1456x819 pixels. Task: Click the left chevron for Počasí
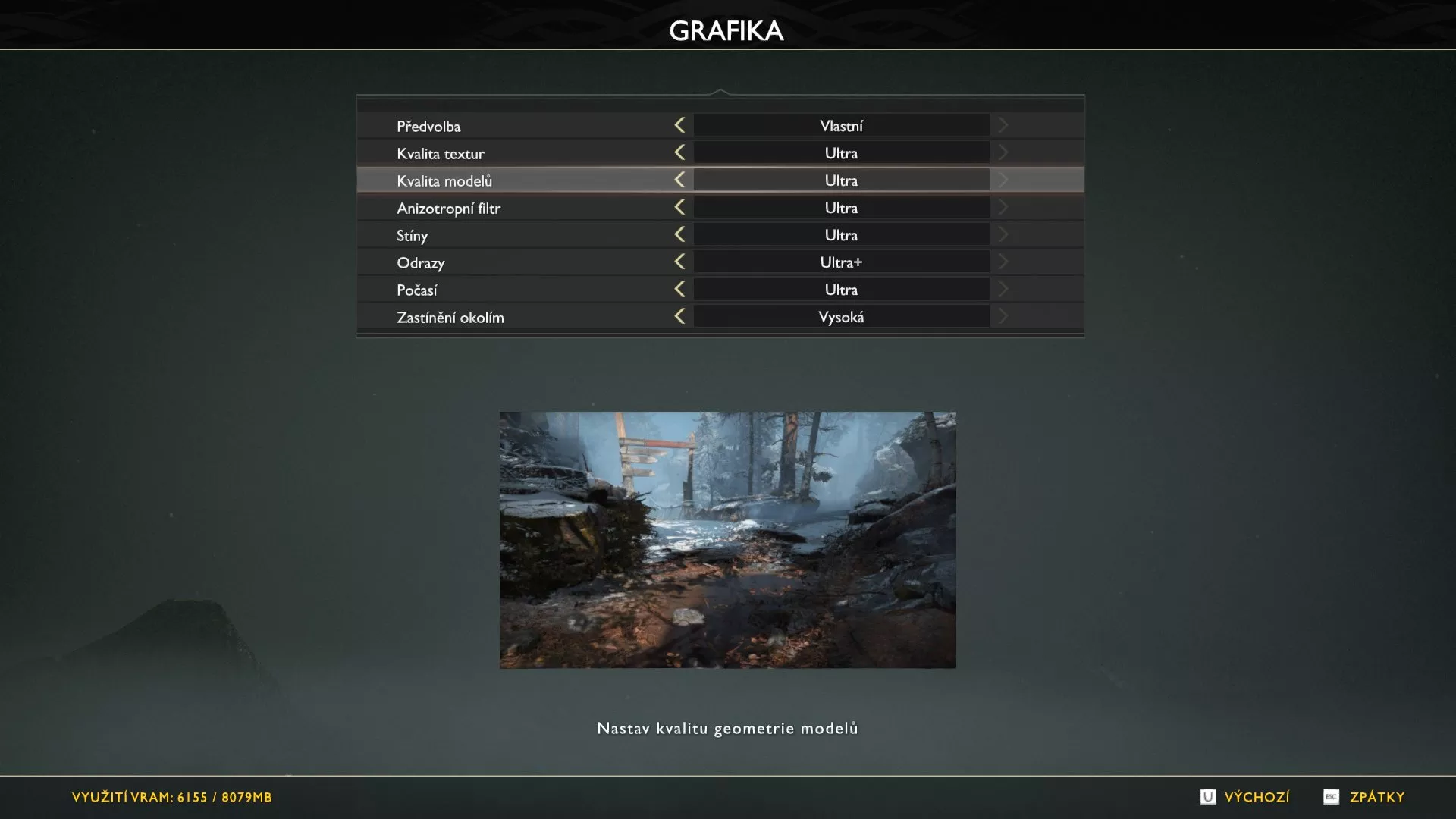[679, 289]
